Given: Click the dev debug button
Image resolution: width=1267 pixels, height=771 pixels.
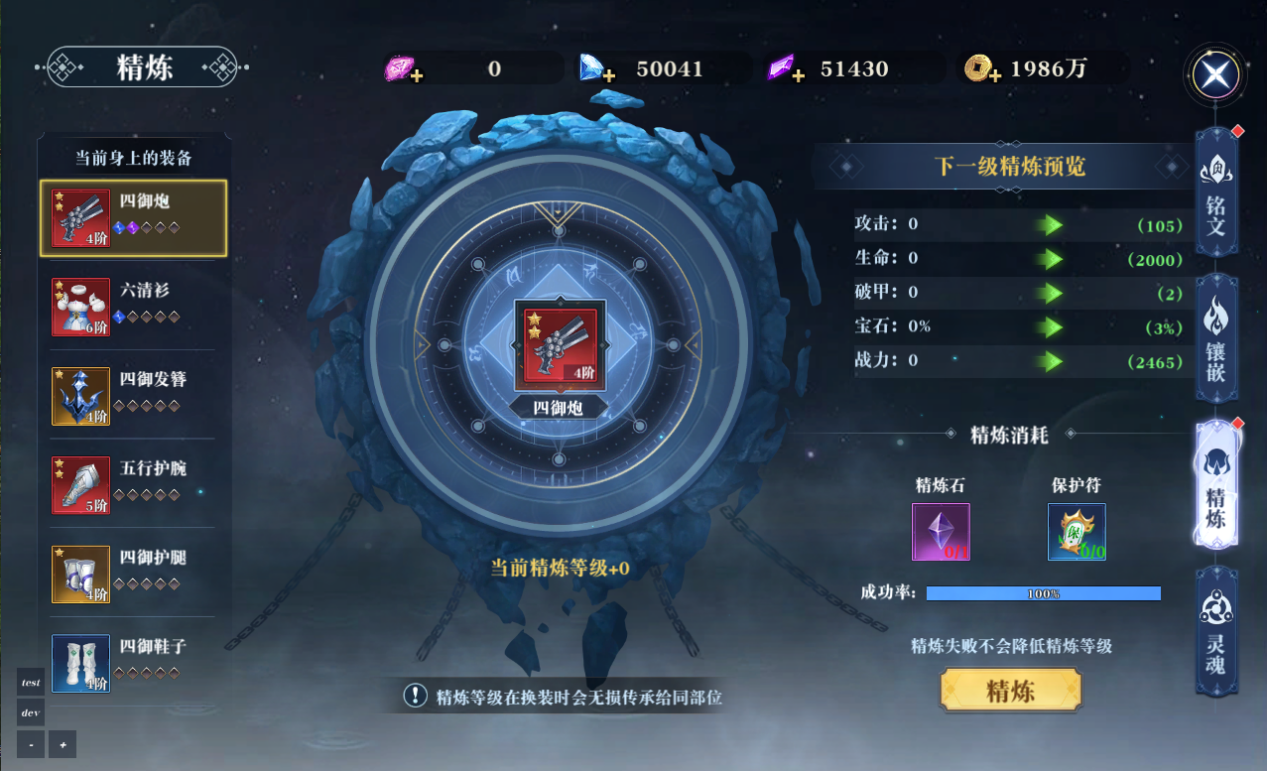Looking at the screenshot, I should point(31,713).
